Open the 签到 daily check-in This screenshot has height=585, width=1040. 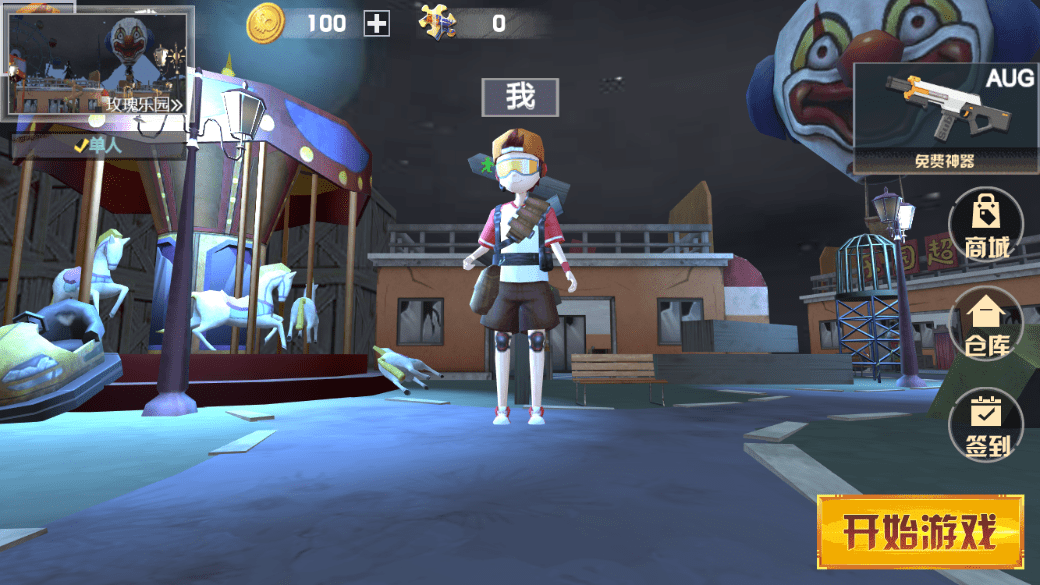pos(986,423)
